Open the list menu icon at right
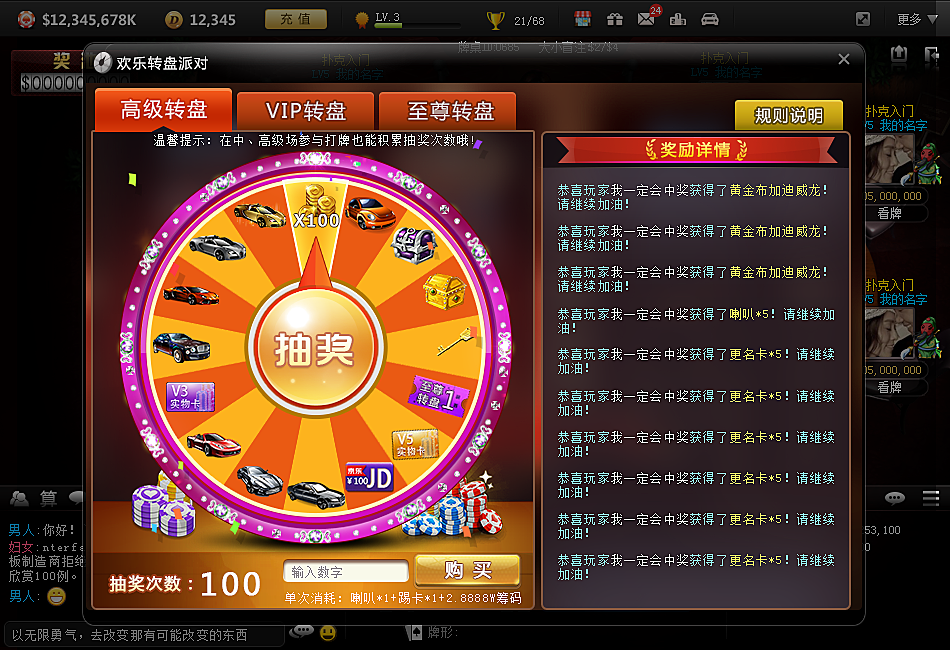Viewport: 950px width, 650px height. tap(930, 498)
